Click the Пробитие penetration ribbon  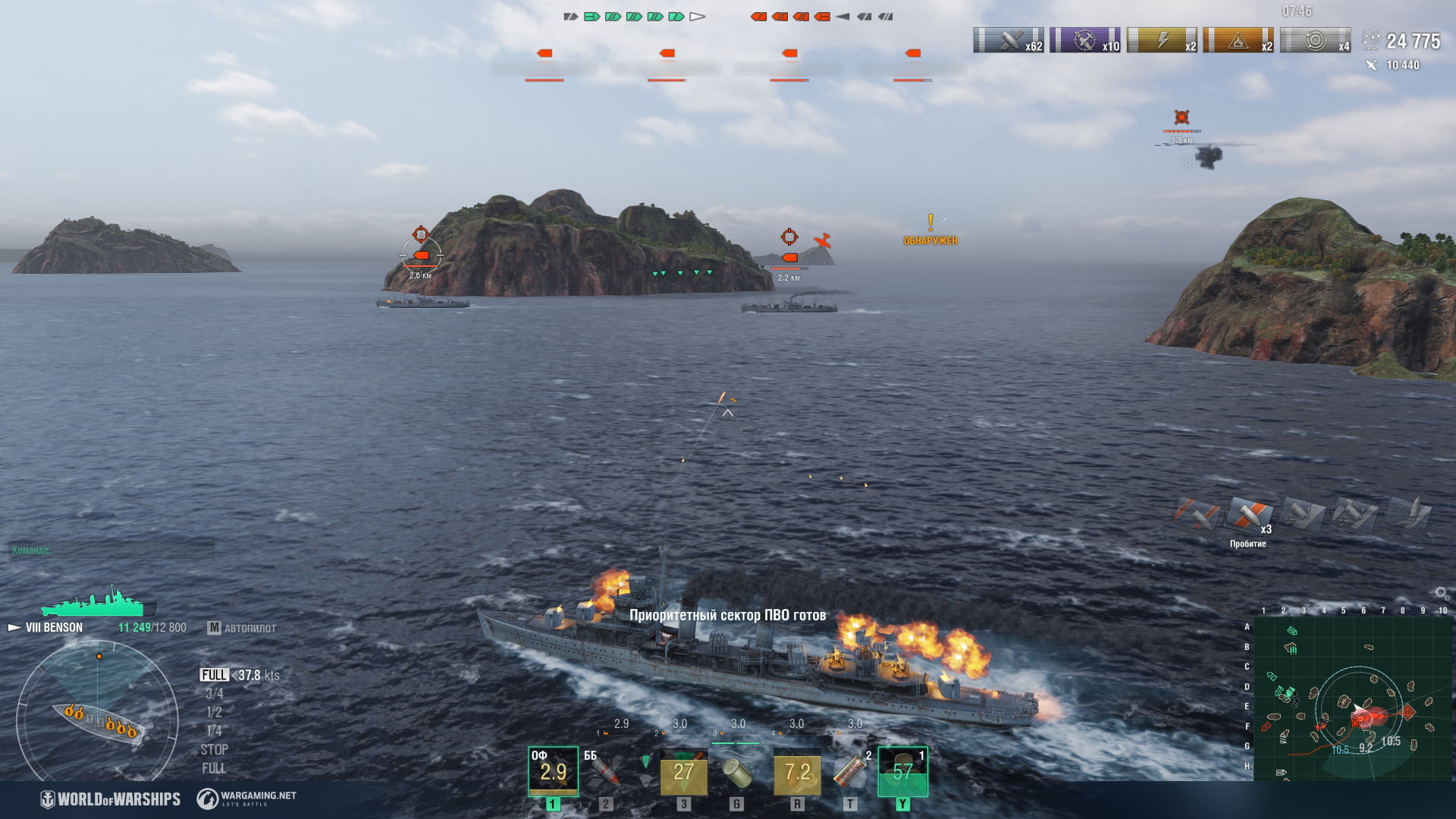[1248, 516]
